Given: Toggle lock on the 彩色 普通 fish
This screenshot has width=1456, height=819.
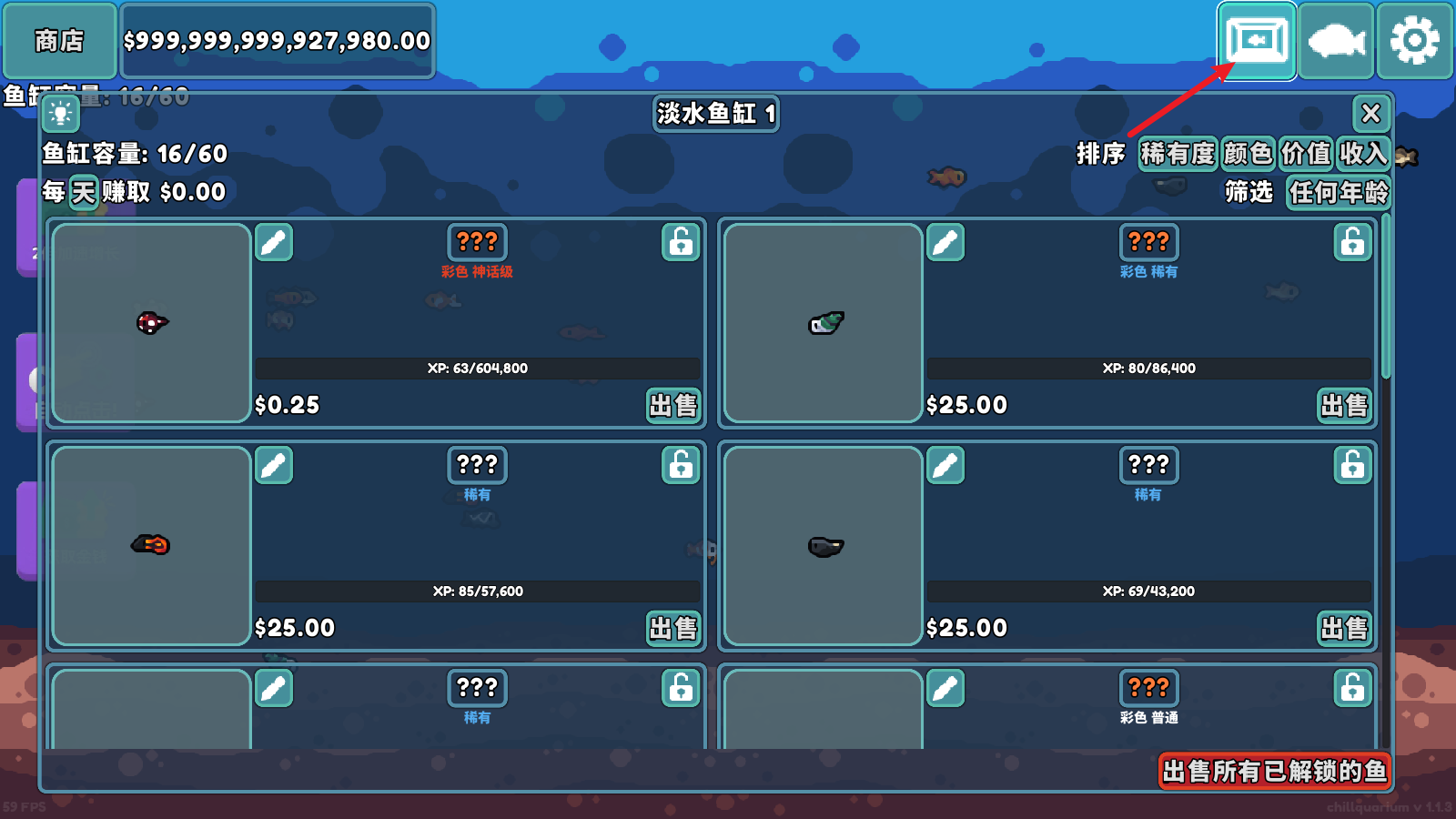Looking at the screenshot, I should coord(1352,688).
